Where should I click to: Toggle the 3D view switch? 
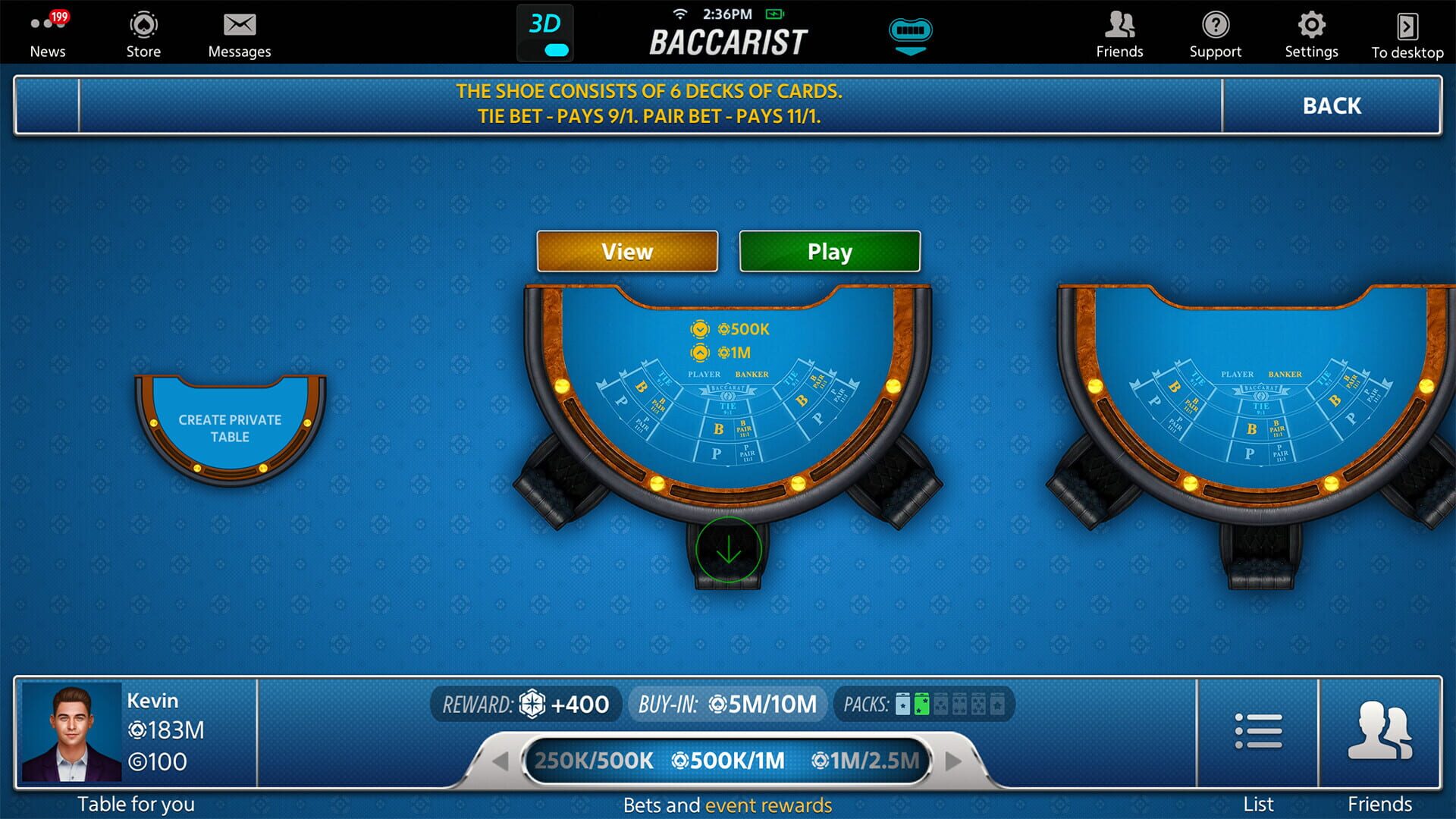[545, 33]
